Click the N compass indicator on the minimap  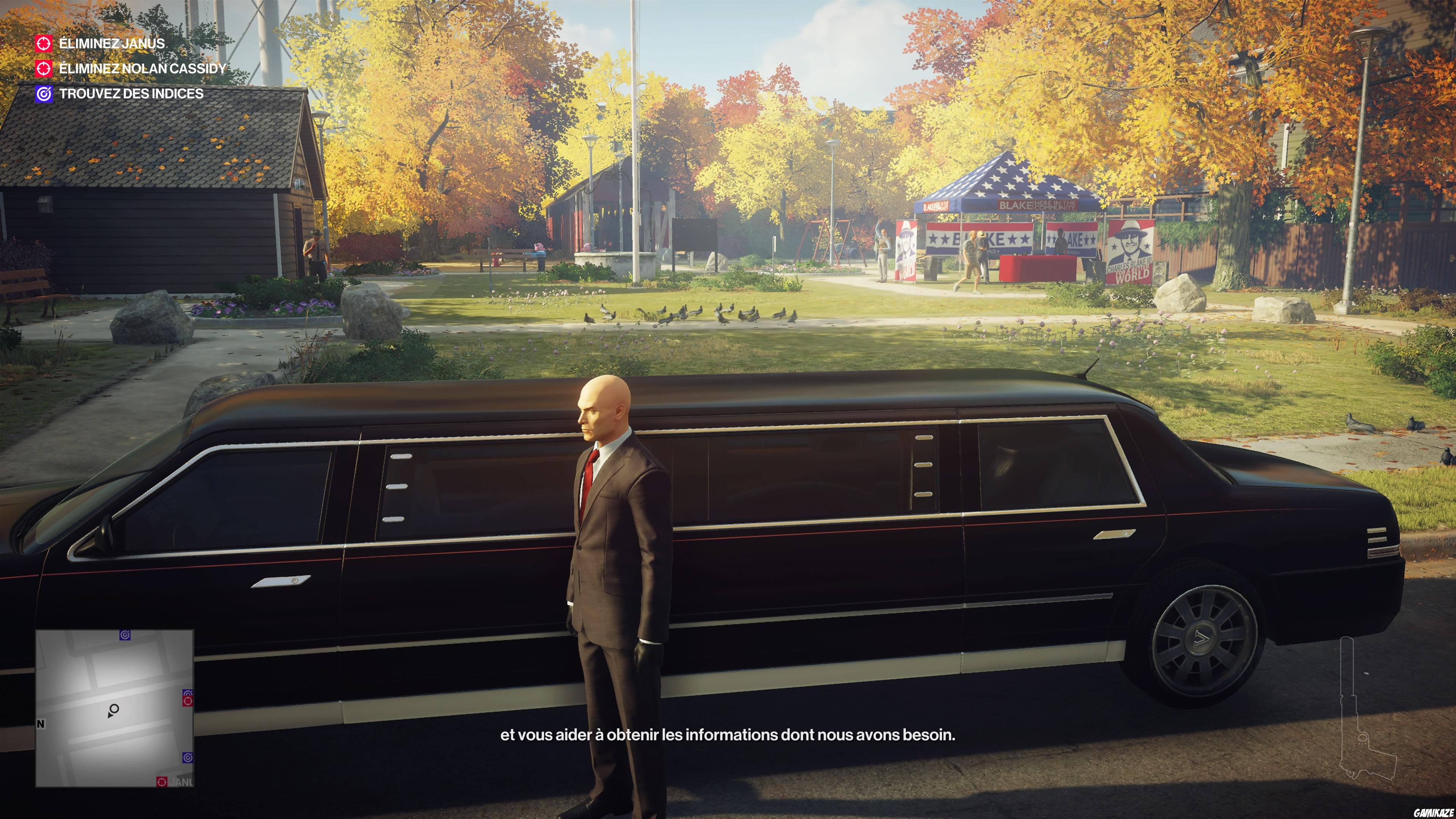click(x=41, y=724)
